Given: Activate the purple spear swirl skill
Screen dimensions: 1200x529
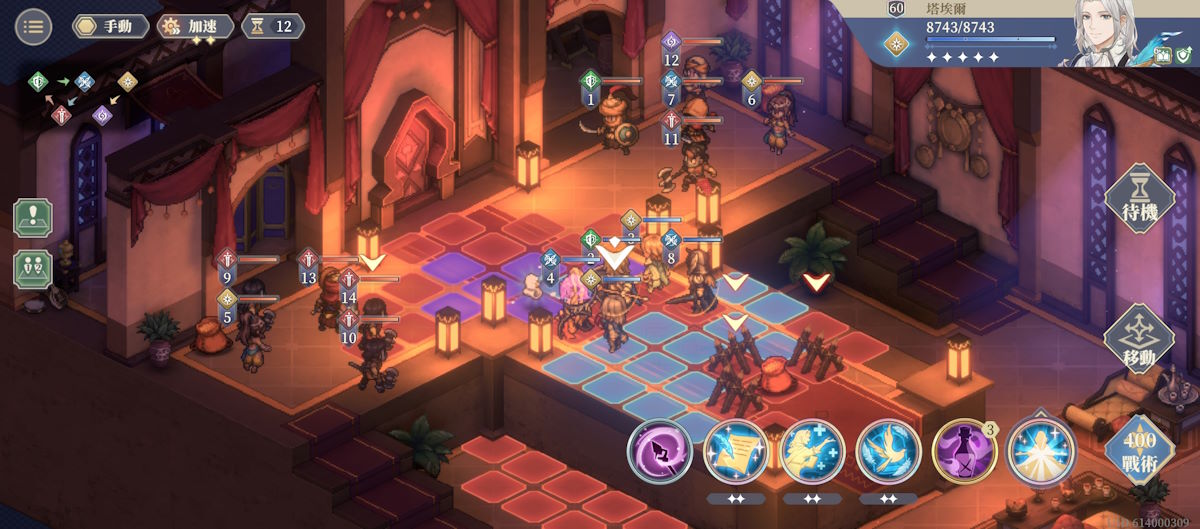Looking at the screenshot, I should click(x=660, y=450).
